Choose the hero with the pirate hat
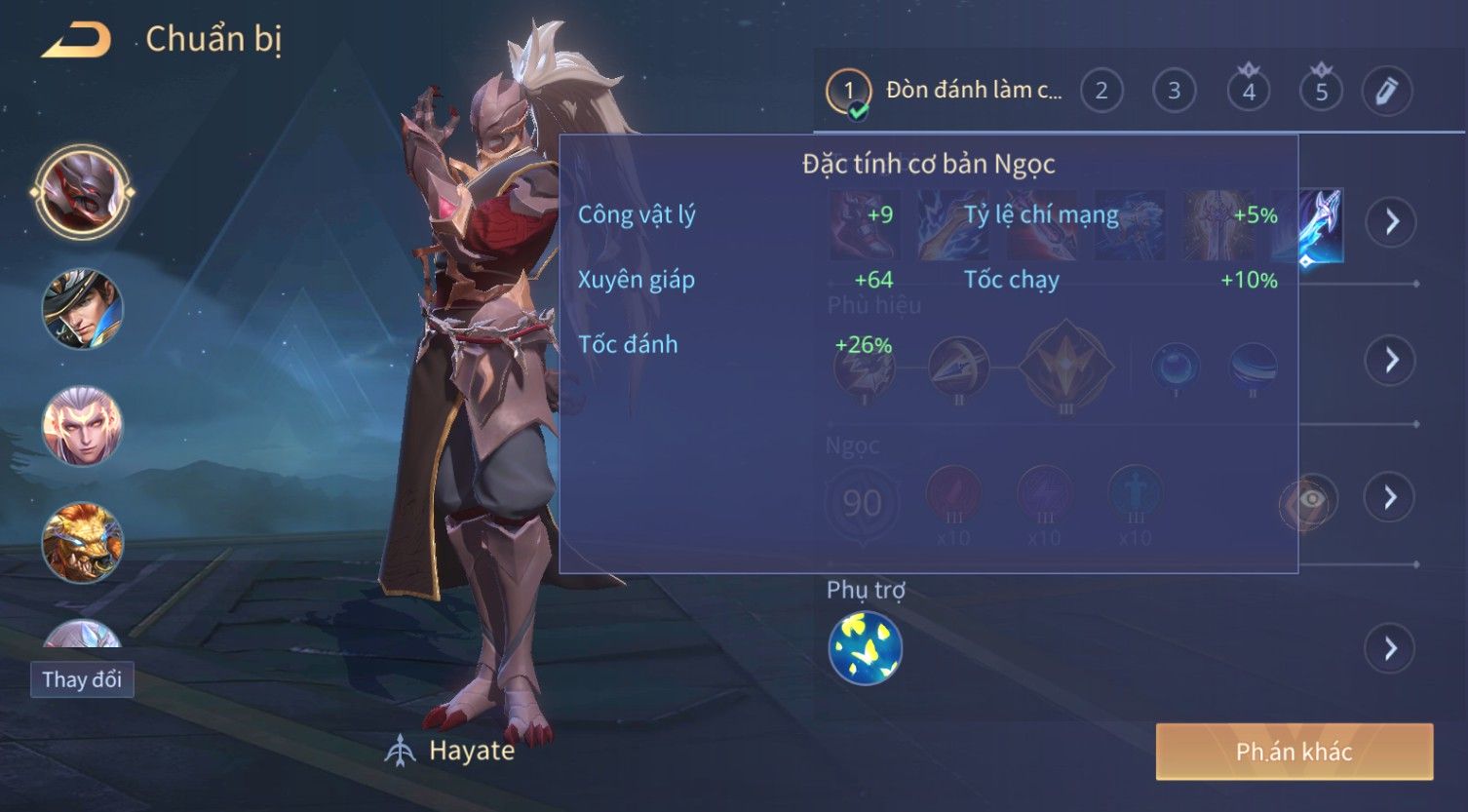The height and width of the screenshot is (812, 1468). [x=83, y=309]
